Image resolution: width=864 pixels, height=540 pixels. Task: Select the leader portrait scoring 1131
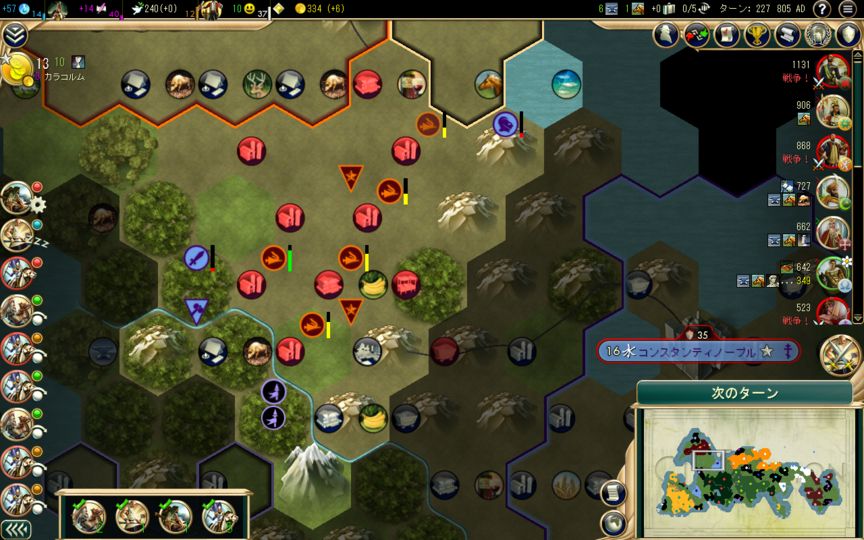point(832,72)
